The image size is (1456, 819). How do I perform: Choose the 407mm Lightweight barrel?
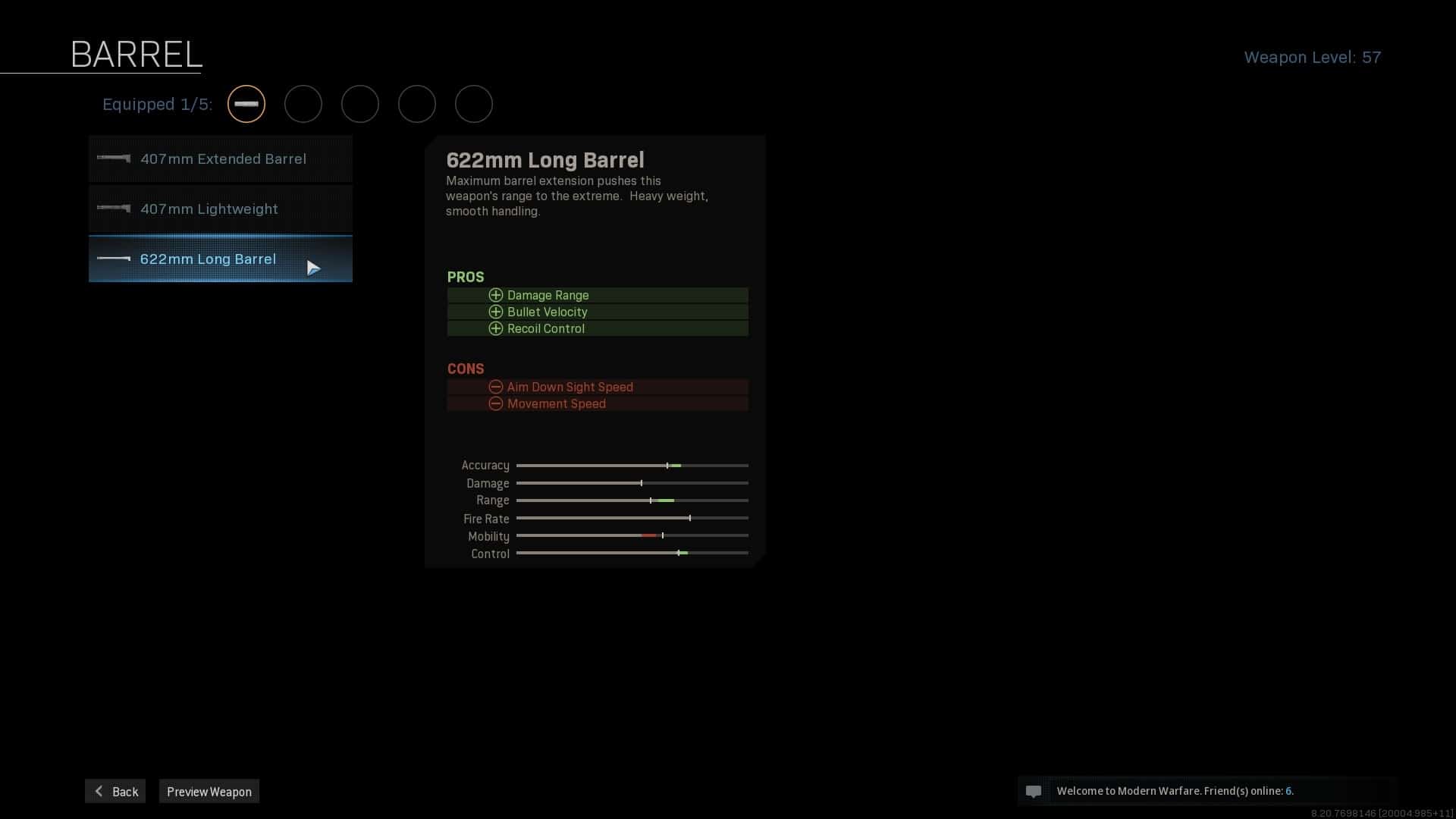pyautogui.click(x=221, y=209)
